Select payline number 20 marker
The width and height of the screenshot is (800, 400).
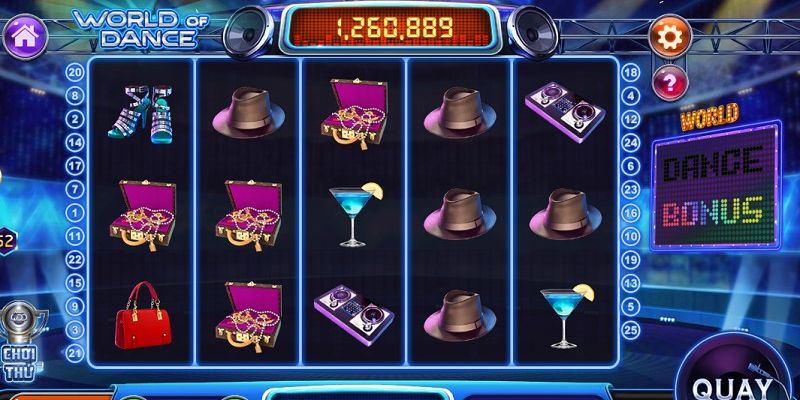click(74, 72)
